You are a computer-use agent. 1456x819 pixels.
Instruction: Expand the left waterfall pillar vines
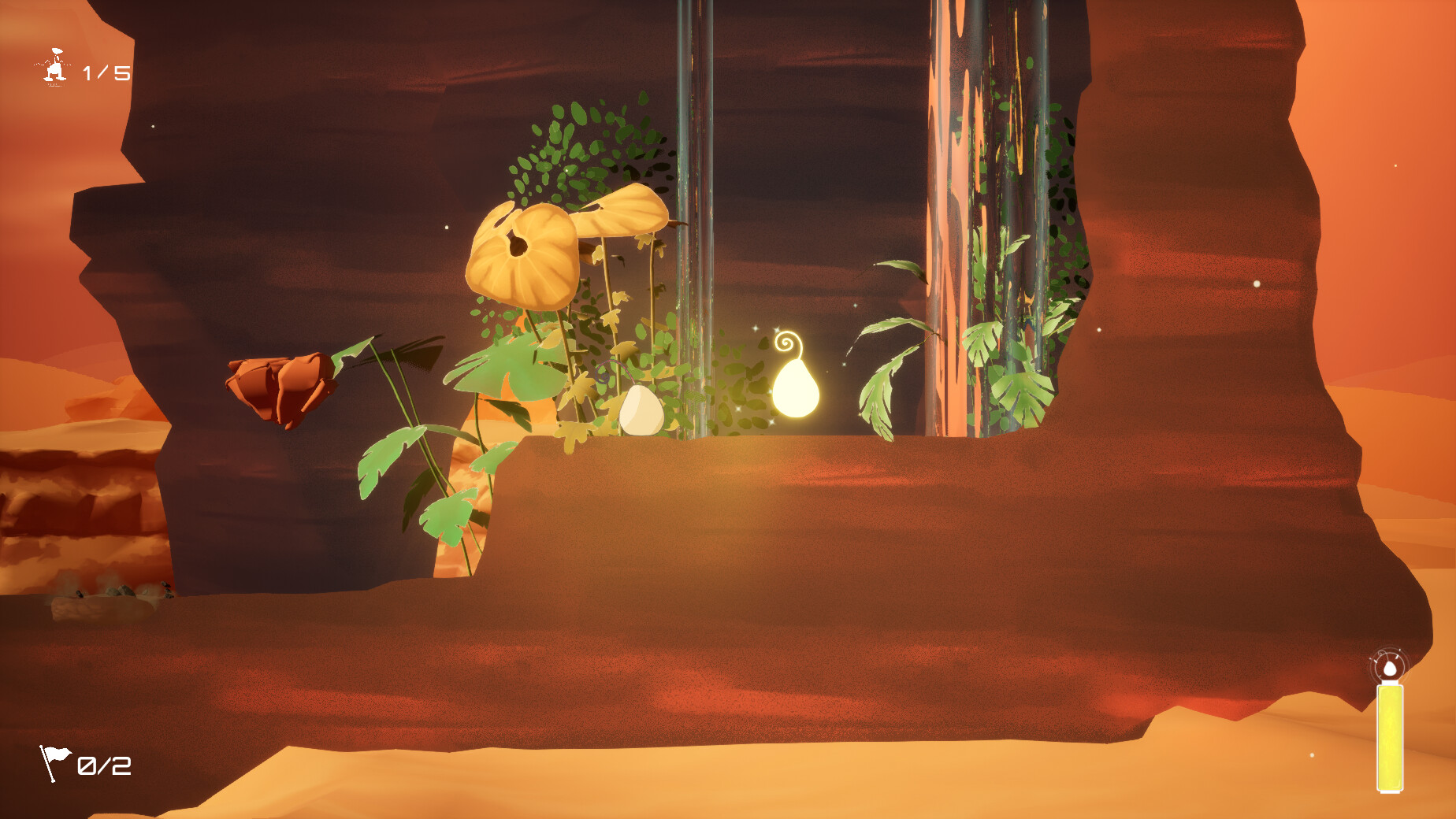pyautogui.click(x=693, y=197)
